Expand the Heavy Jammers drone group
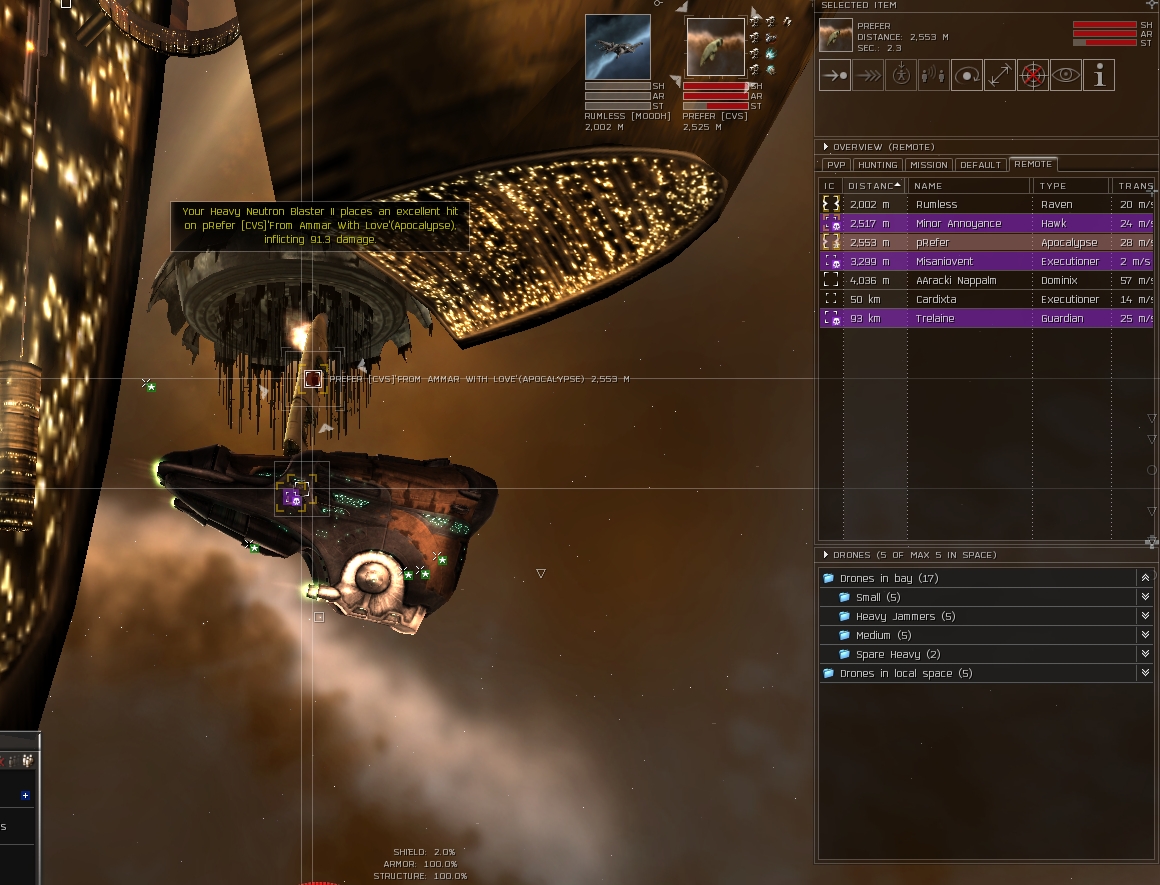Viewport: 1160px width, 885px height. (1145, 617)
